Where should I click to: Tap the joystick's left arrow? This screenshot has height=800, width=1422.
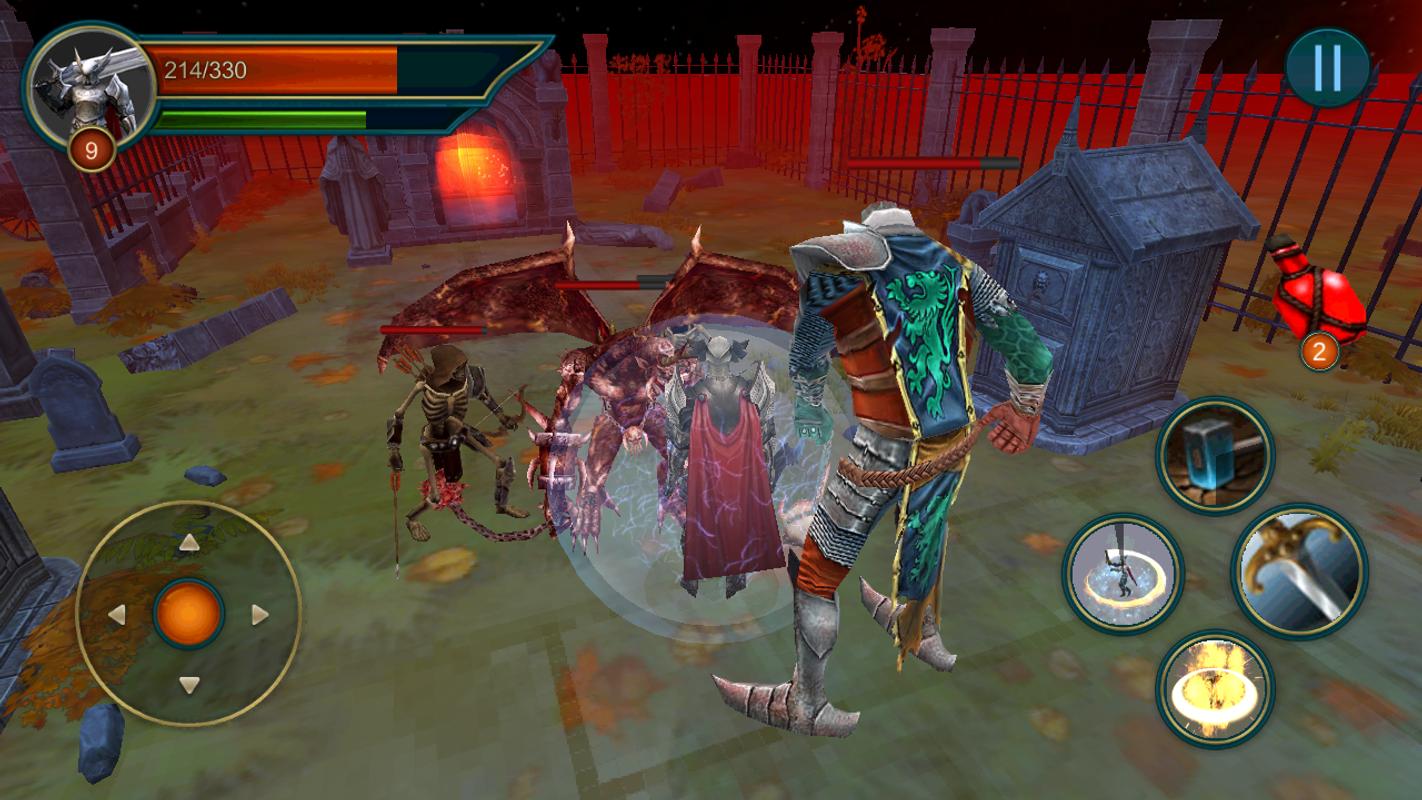(x=117, y=614)
